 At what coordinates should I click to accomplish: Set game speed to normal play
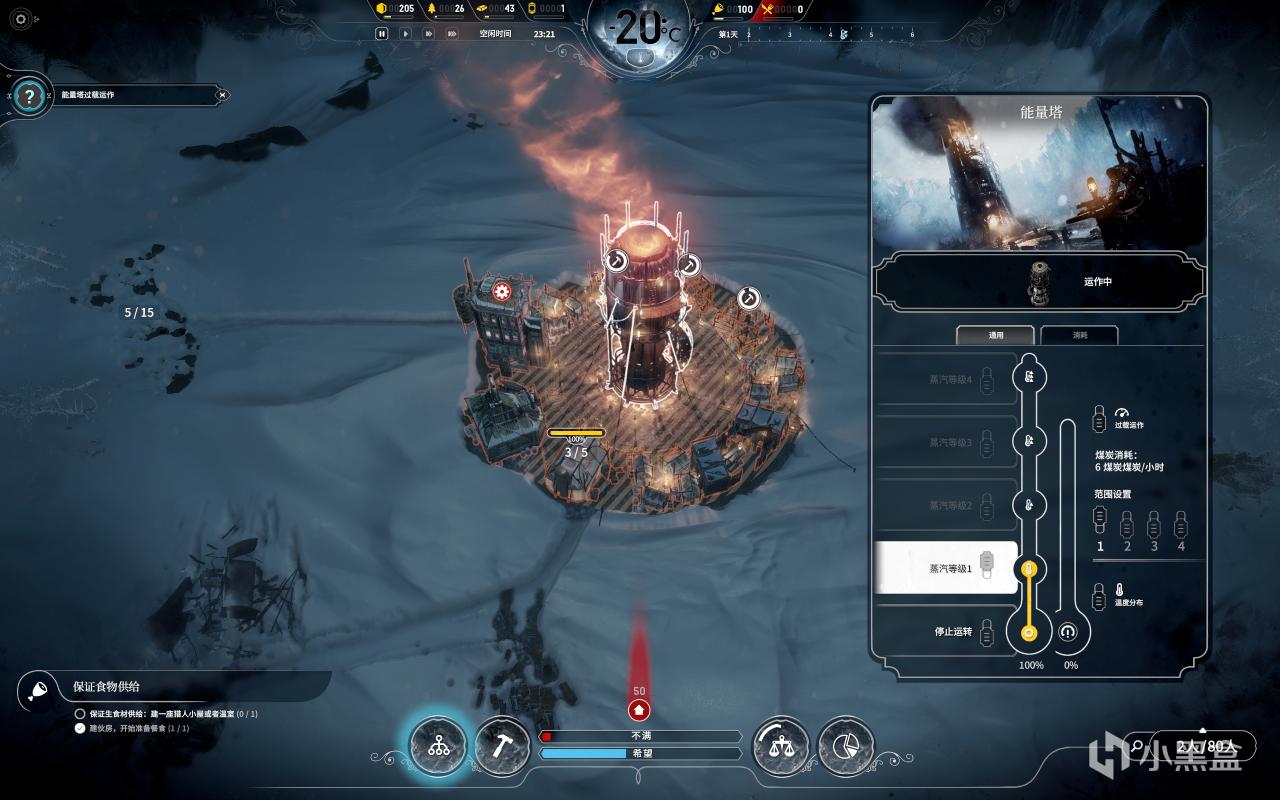(405, 33)
